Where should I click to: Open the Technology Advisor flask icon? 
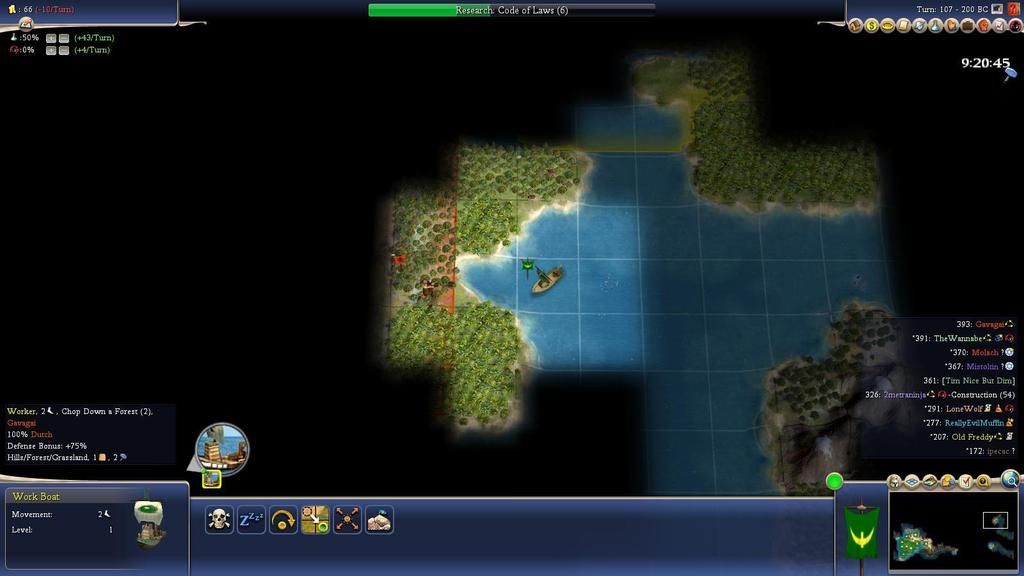(936, 26)
